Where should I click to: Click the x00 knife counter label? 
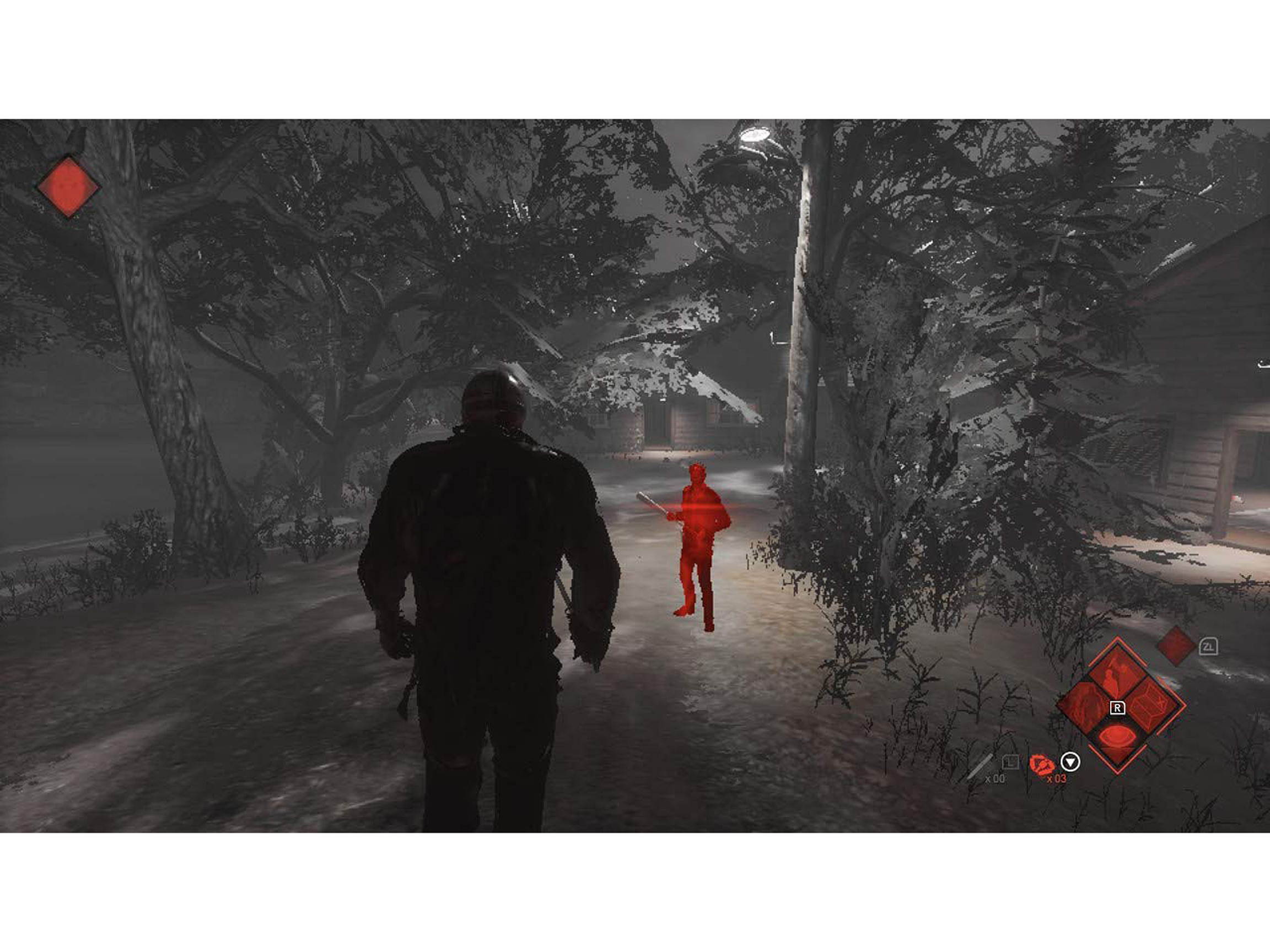995,779
